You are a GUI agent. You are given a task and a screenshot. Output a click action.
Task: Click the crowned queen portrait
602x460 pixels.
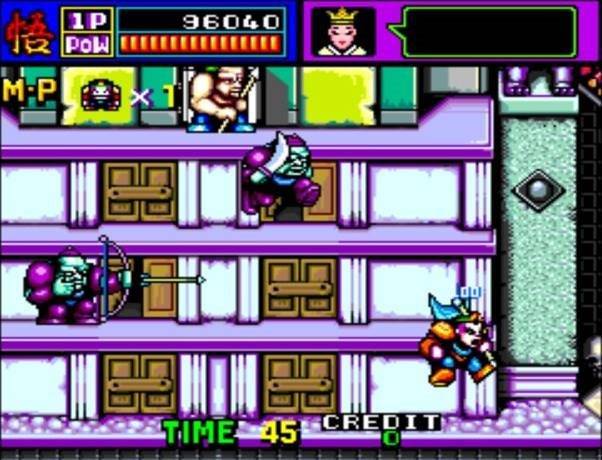point(345,31)
